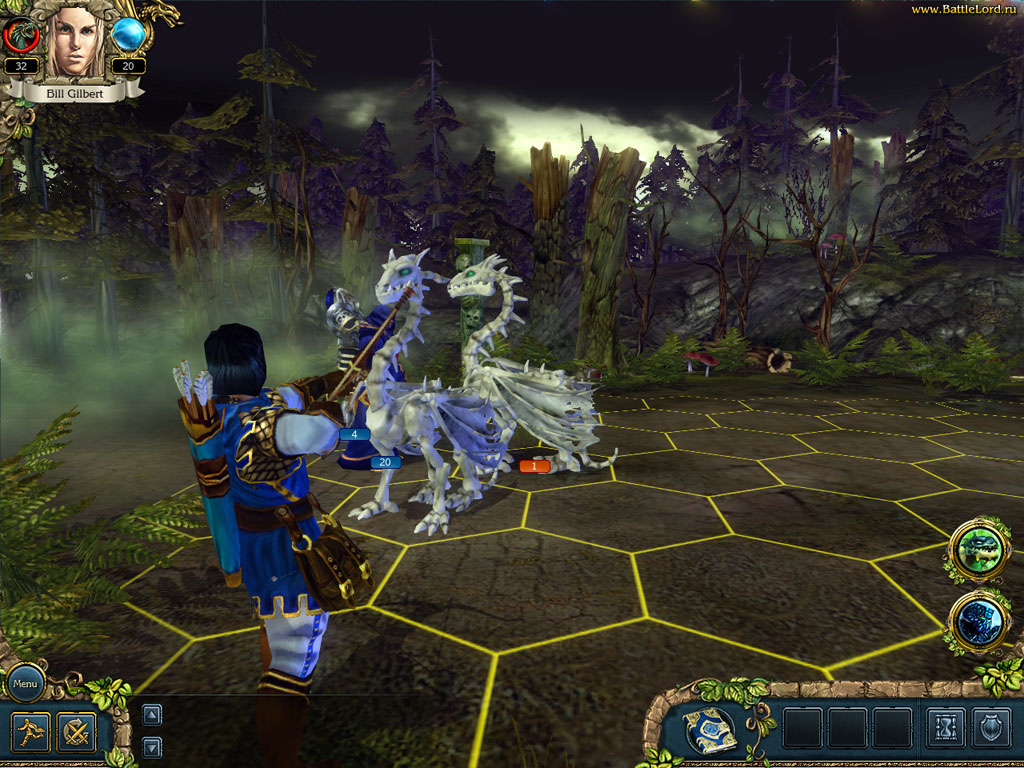Click the running man flee button
1024x768 pixels.
[30, 732]
